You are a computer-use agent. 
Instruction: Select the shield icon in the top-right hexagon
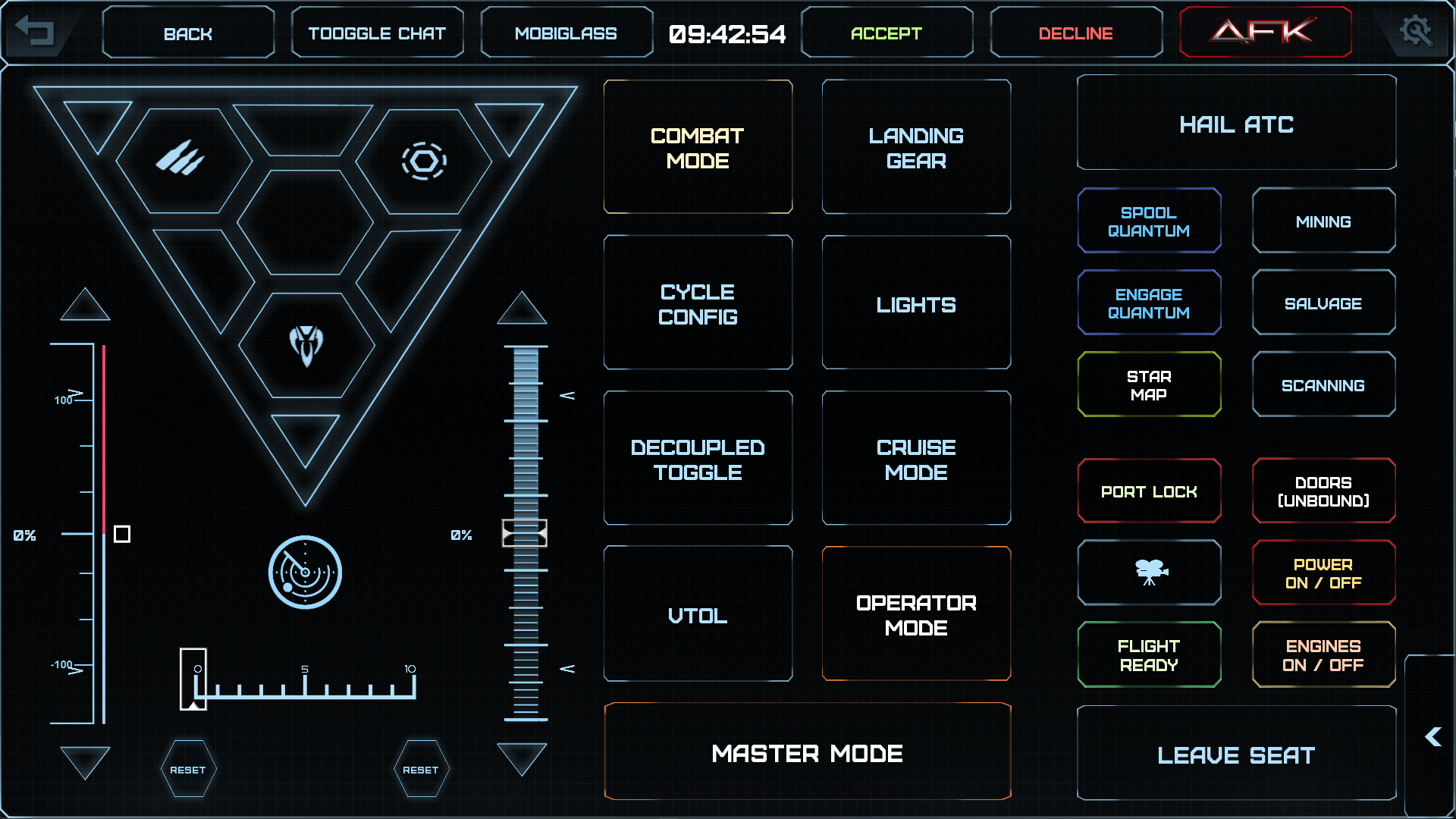point(423,159)
